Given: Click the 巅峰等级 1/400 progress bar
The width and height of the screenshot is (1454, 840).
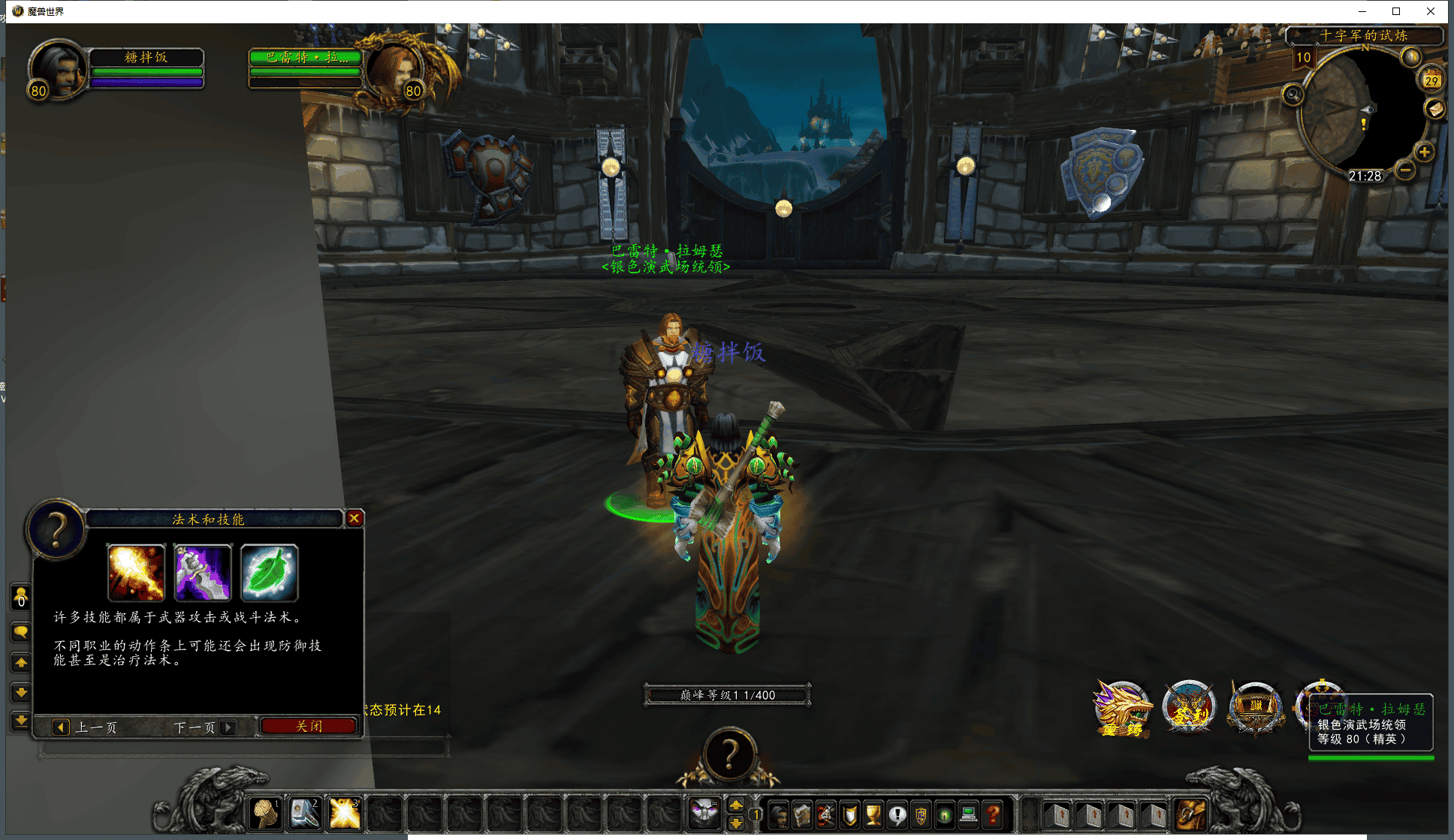Looking at the screenshot, I should tap(727, 694).
